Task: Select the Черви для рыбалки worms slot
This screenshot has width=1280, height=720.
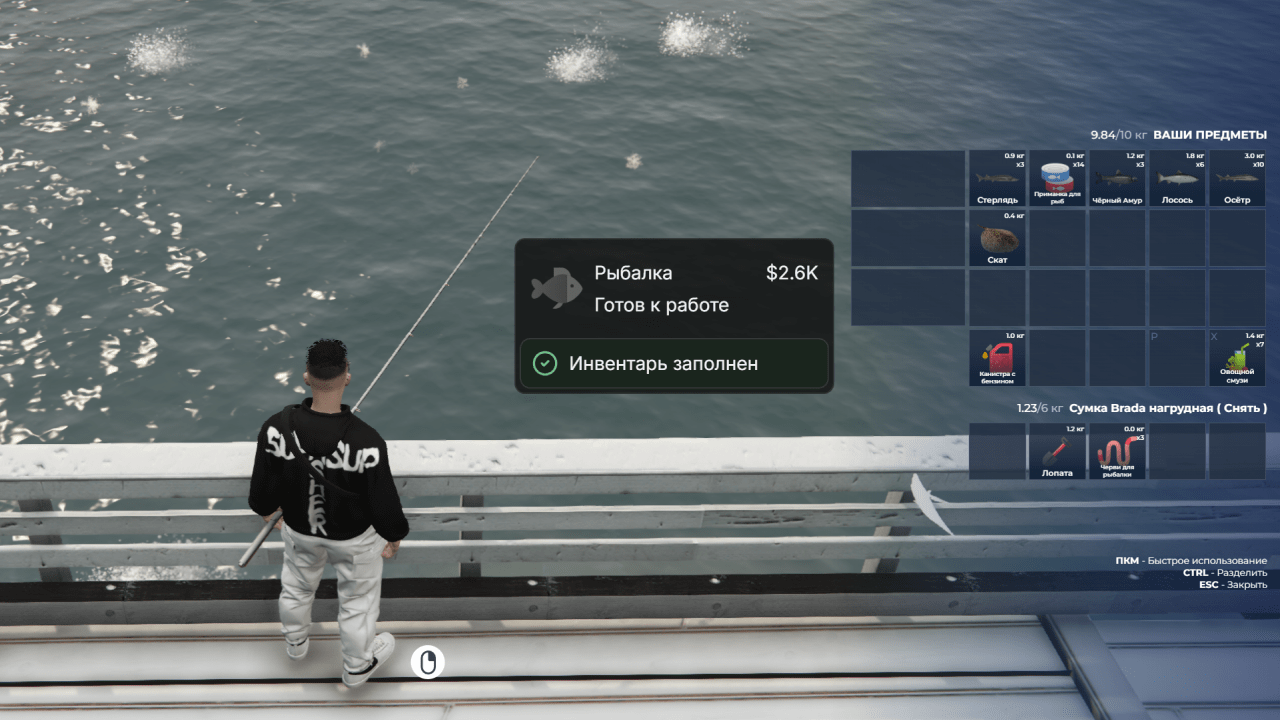Action: tap(1117, 451)
